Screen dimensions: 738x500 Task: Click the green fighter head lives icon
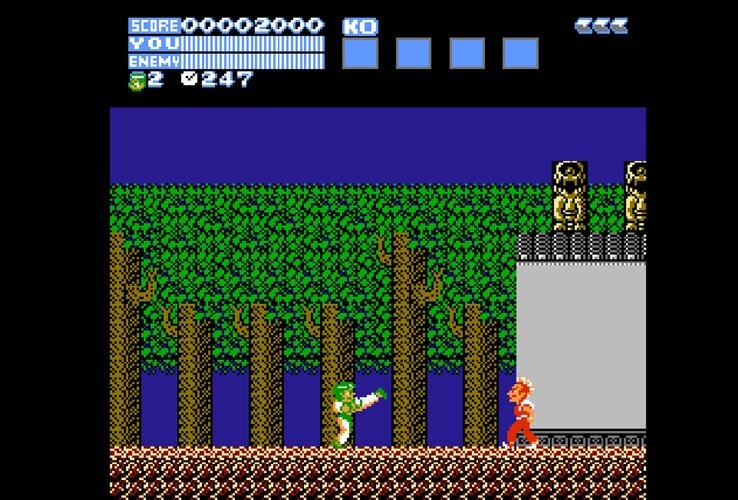tap(137, 81)
